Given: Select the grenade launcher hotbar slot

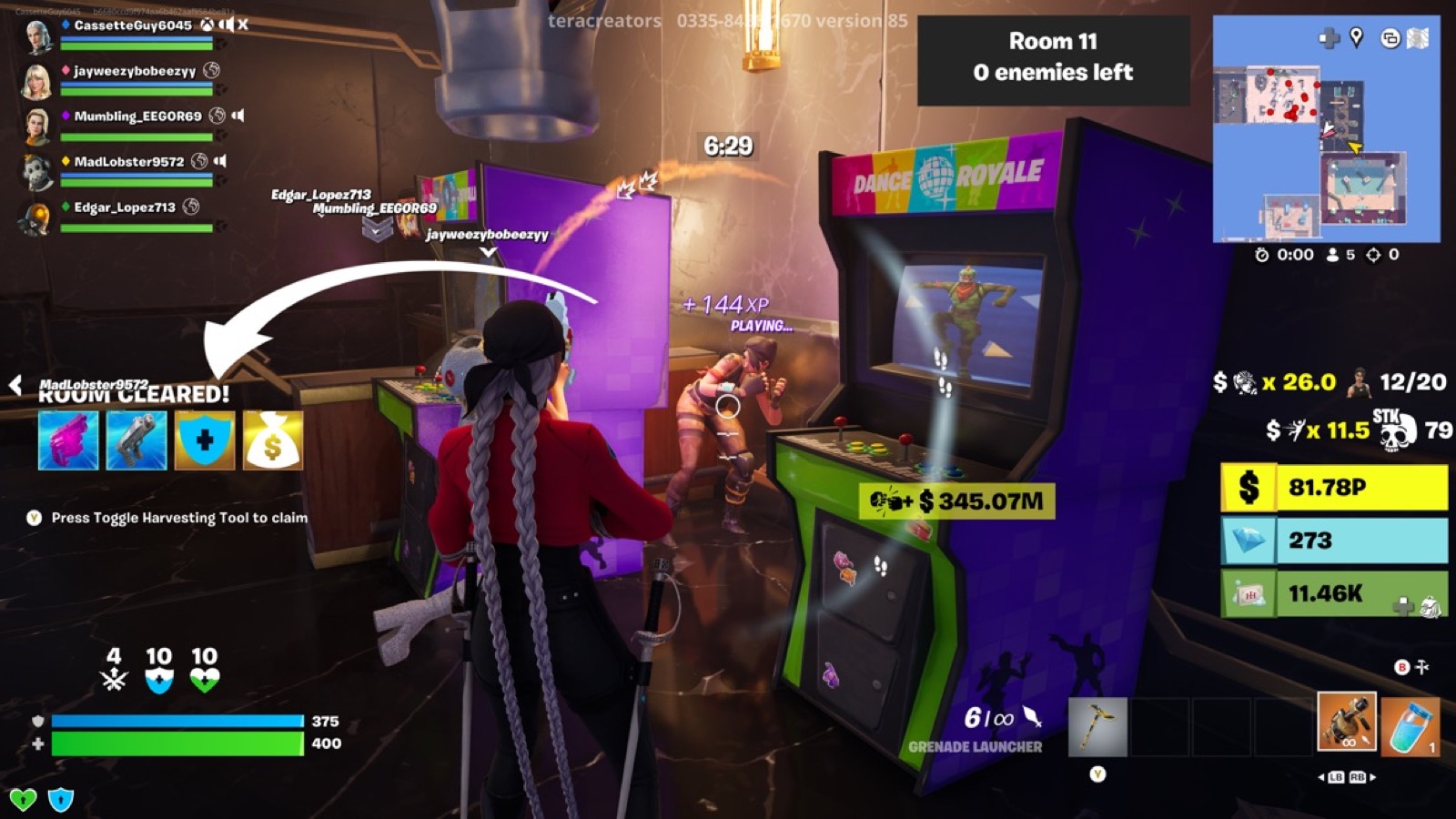Looking at the screenshot, I should (1346, 722).
